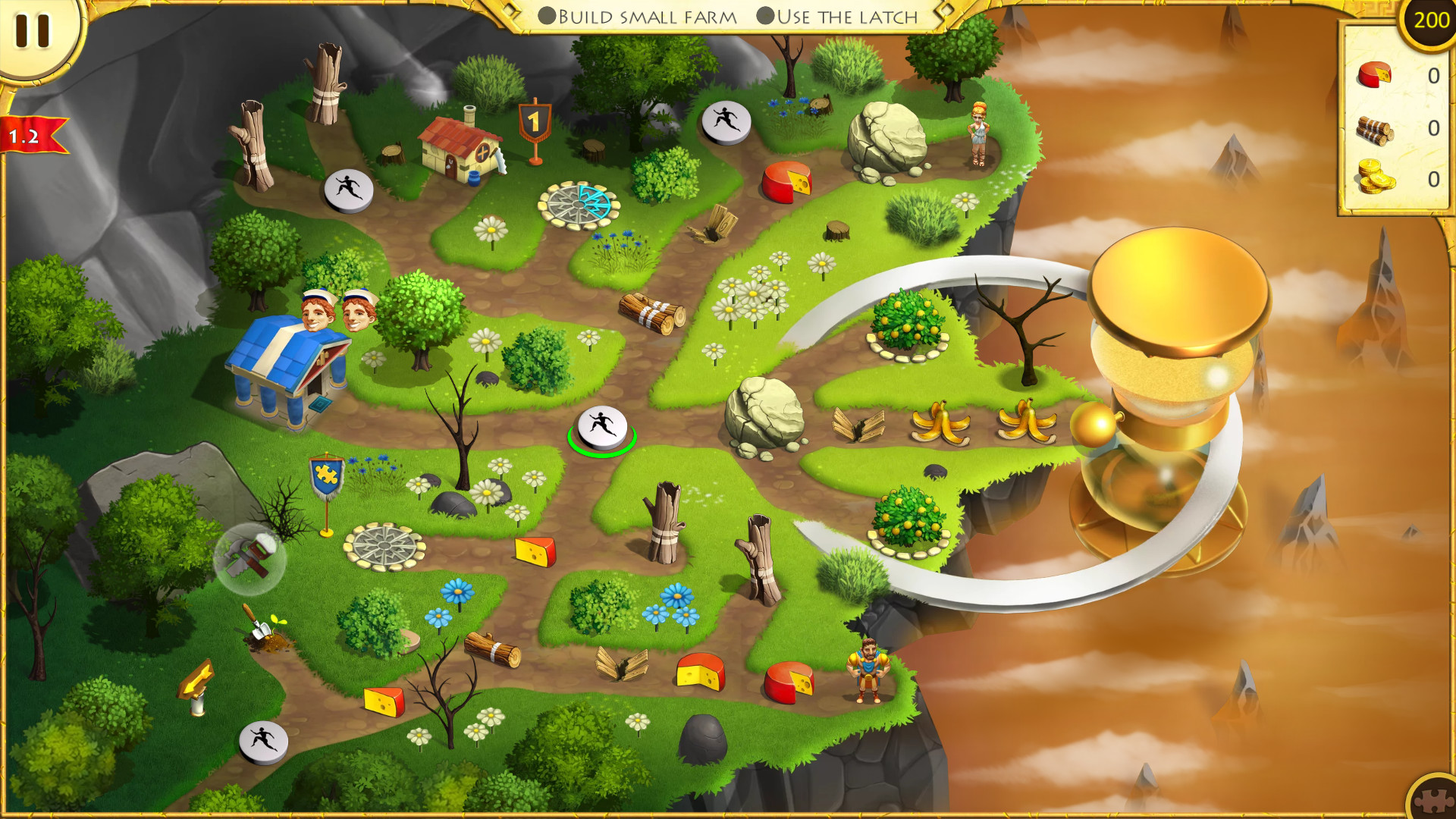1456x819 pixels.
Task: Click the checkpoint flag numbered 1
Action: [x=535, y=121]
